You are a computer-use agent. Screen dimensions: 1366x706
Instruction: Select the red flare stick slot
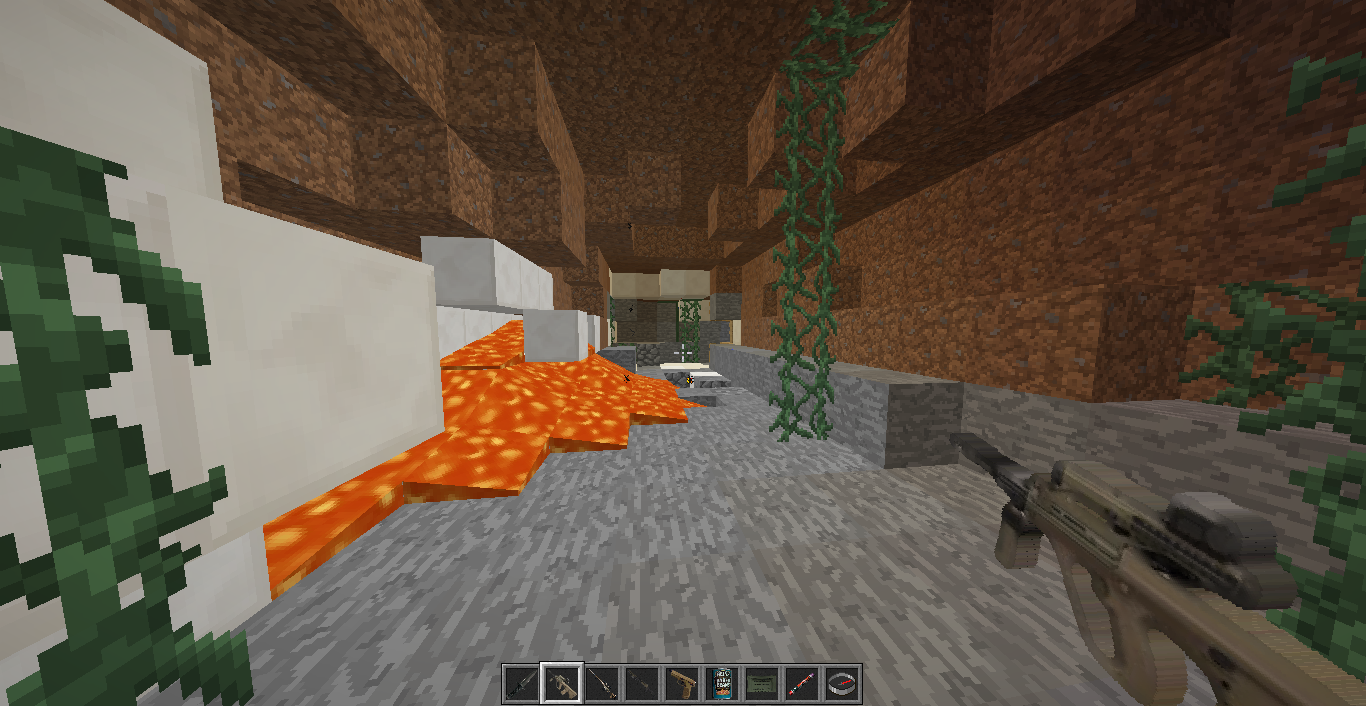pos(801,684)
